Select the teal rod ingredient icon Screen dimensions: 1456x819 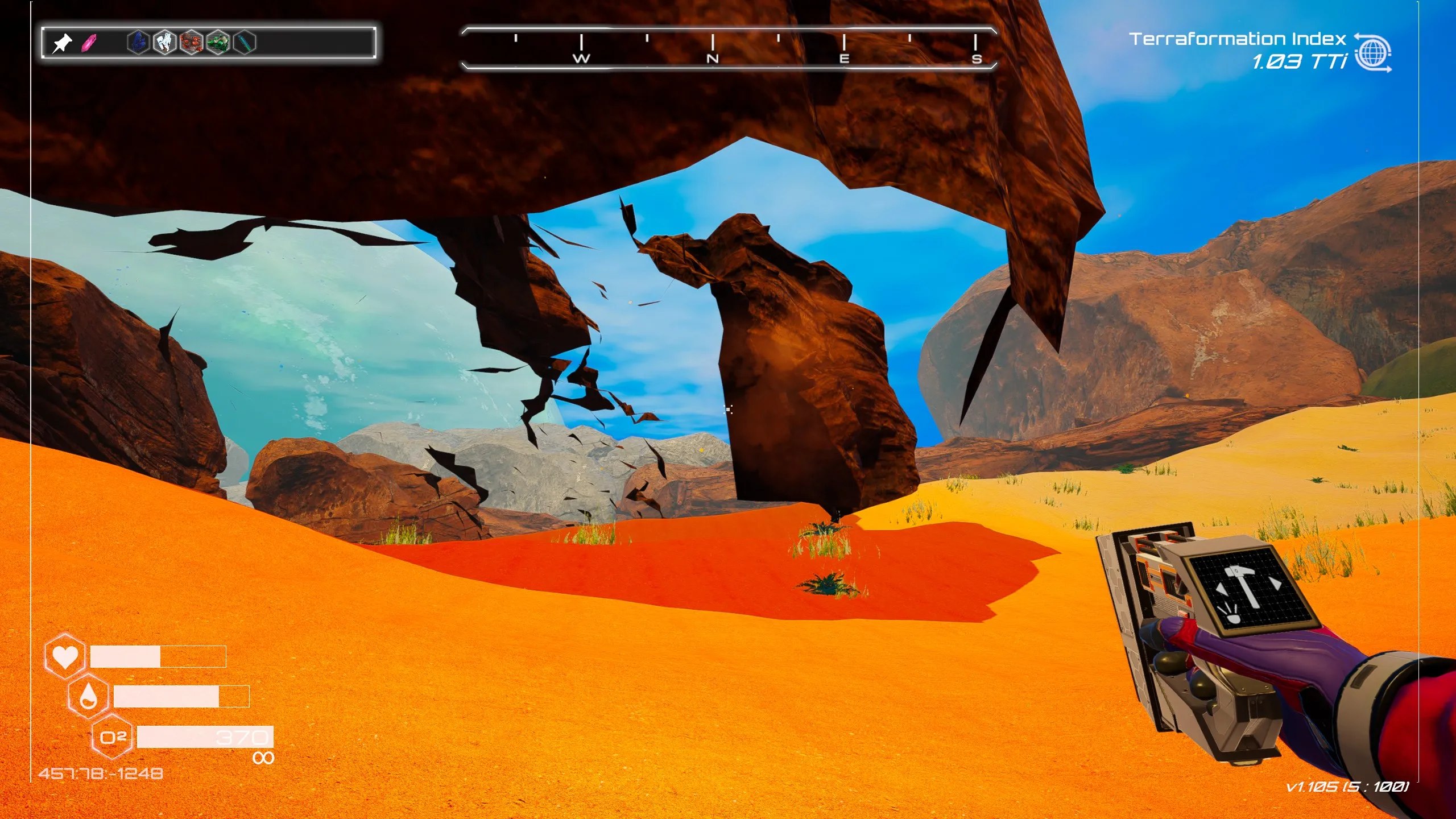[x=245, y=42]
